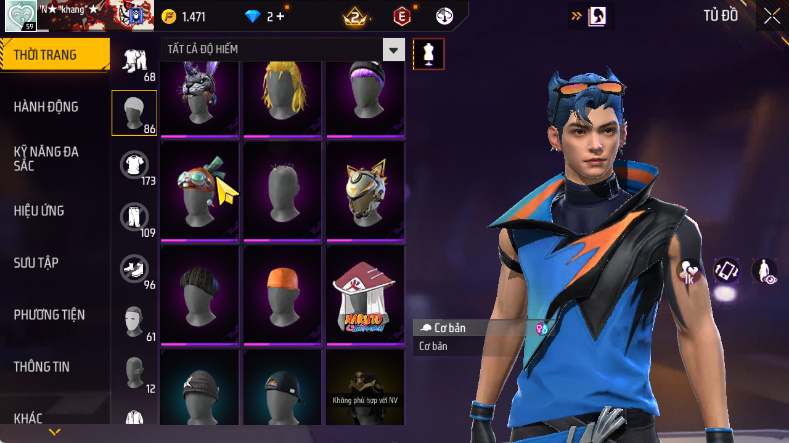789x443 pixels.
Task: Open the shoes category with 96 items
Action: tap(133, 270)
